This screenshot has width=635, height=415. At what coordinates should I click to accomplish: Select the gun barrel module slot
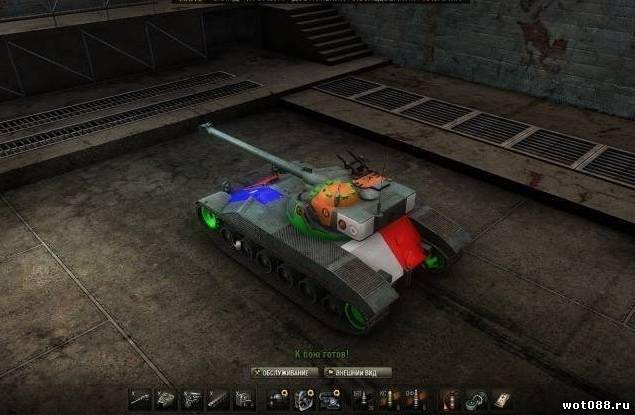pos(139,399)
